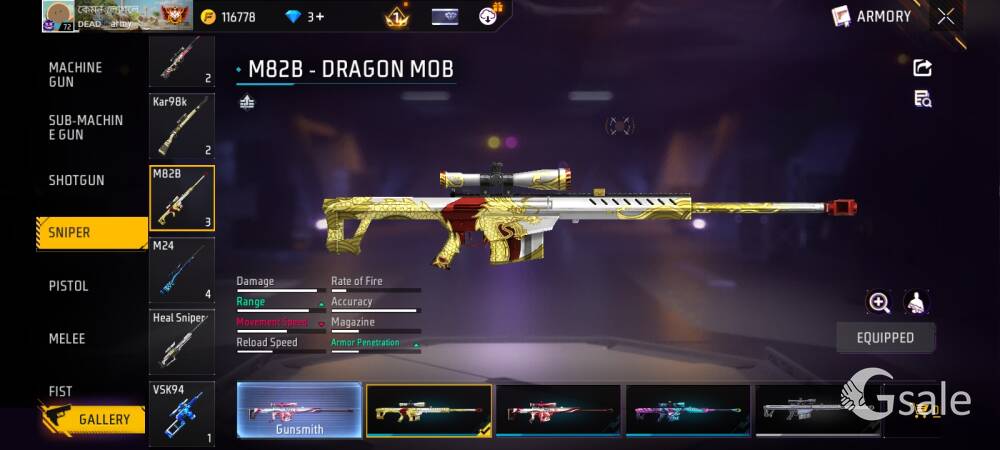Select the Sniper category tab
This screenshot has width=1000, height=450.
tap(90, 232)
